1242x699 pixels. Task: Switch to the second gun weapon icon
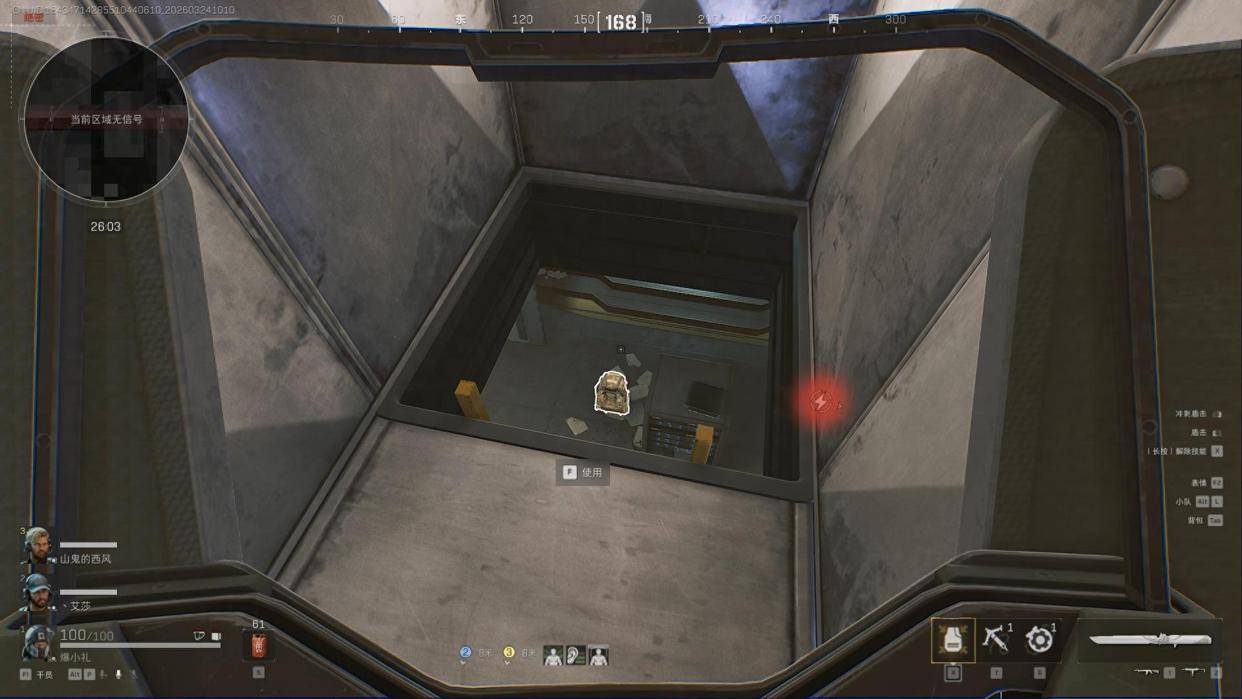1192,672
